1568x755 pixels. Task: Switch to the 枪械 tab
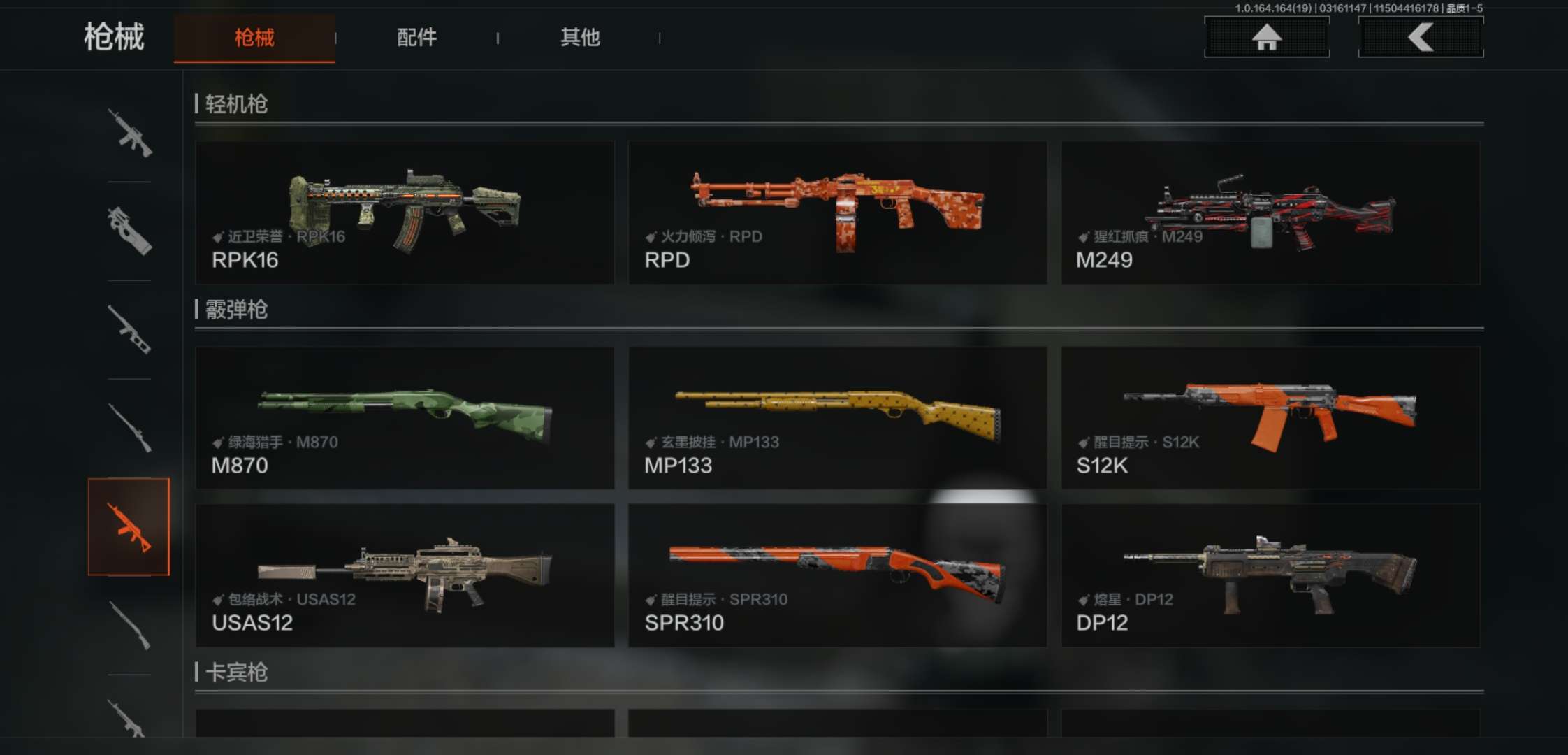pos(254,38)
